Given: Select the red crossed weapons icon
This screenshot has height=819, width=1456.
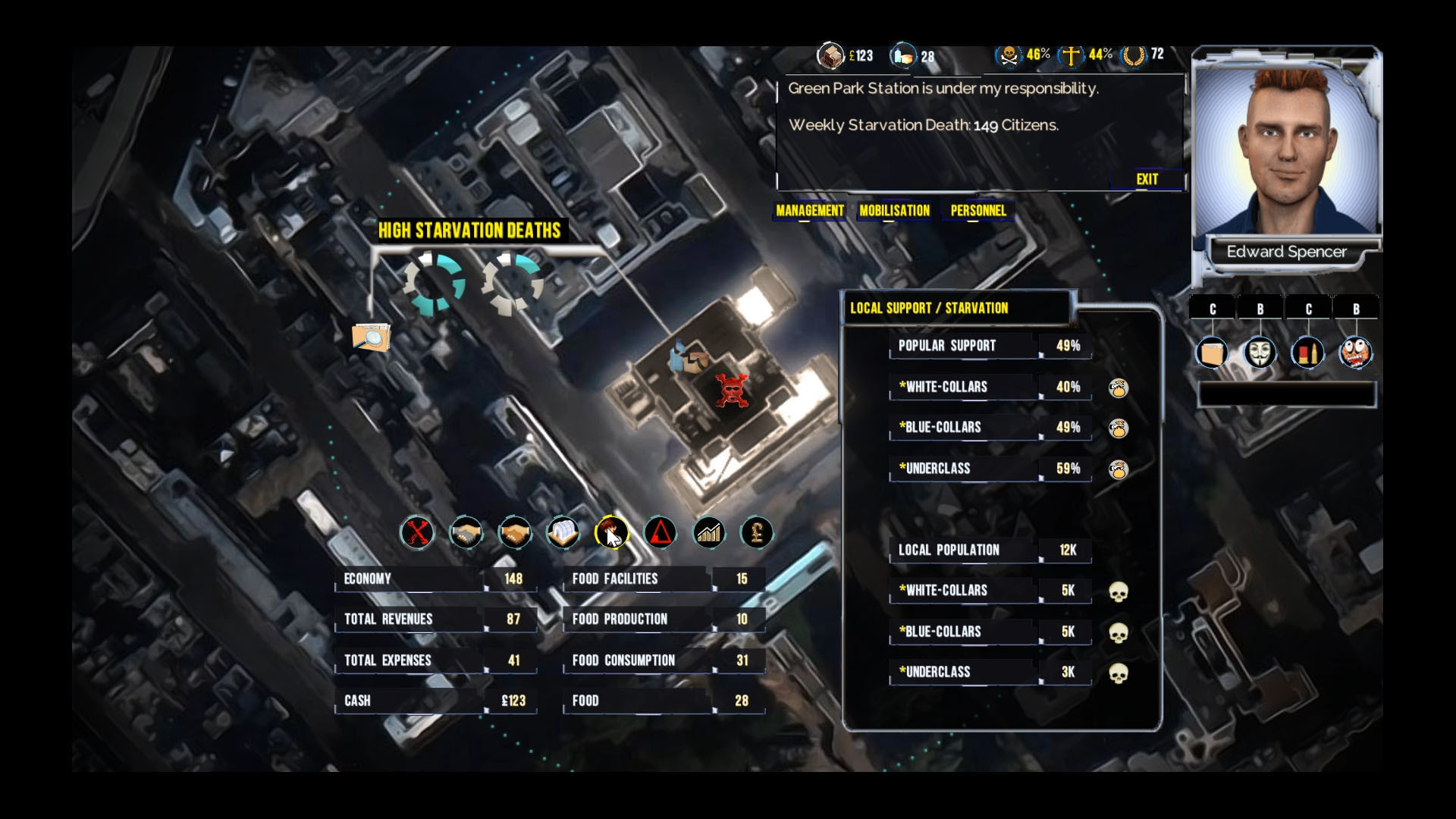Looking at the screenshot, I should click(x=417, y=532).
